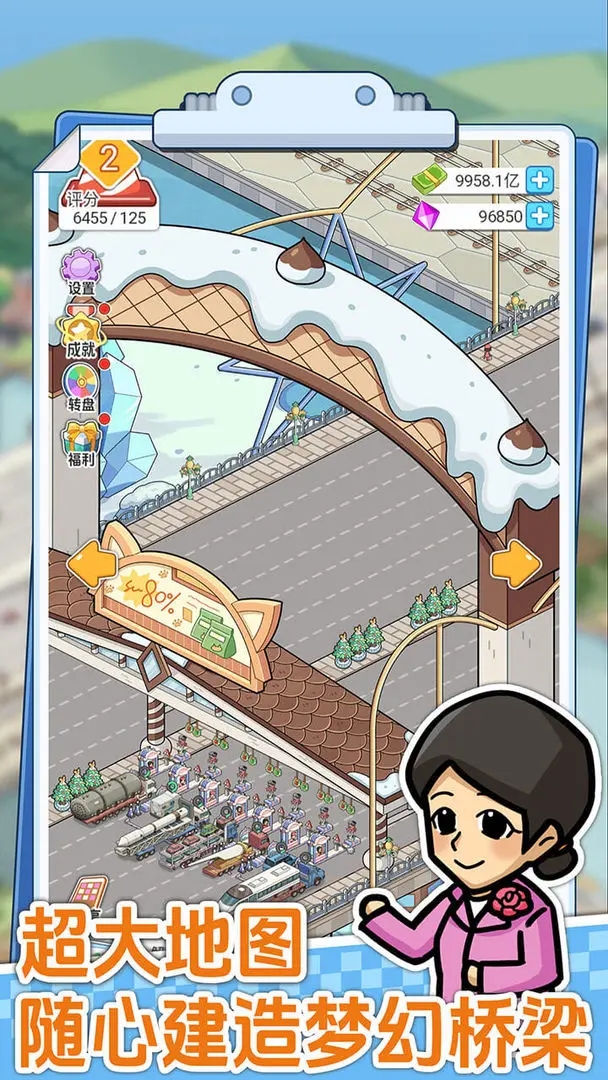
Task: Open the pink grid icon panel
Action: coord(89,891)
